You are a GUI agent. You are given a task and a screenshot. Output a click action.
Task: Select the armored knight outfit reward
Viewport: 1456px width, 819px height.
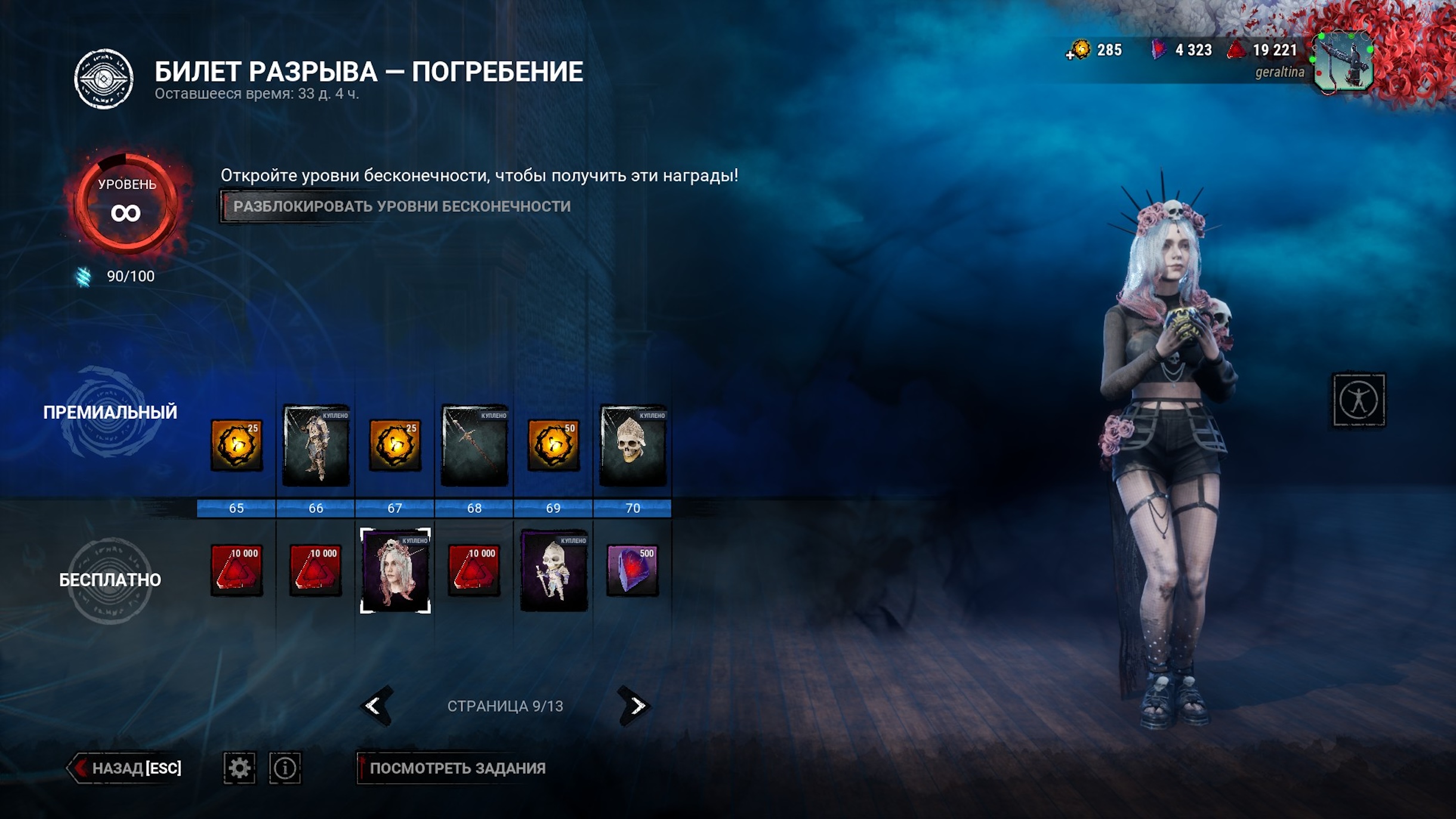(316, 445)
